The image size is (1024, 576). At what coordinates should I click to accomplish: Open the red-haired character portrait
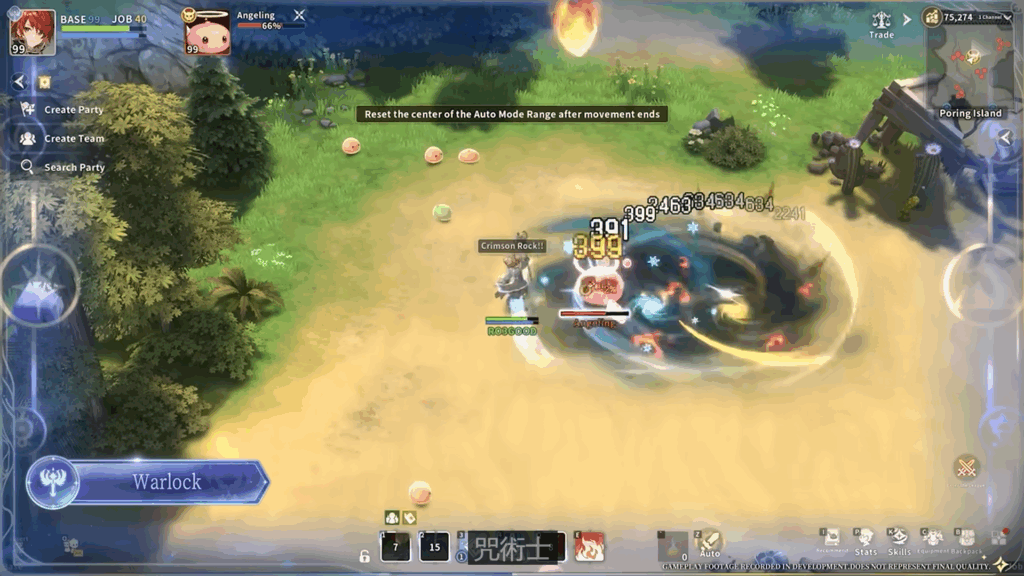[x=32, y=32]
